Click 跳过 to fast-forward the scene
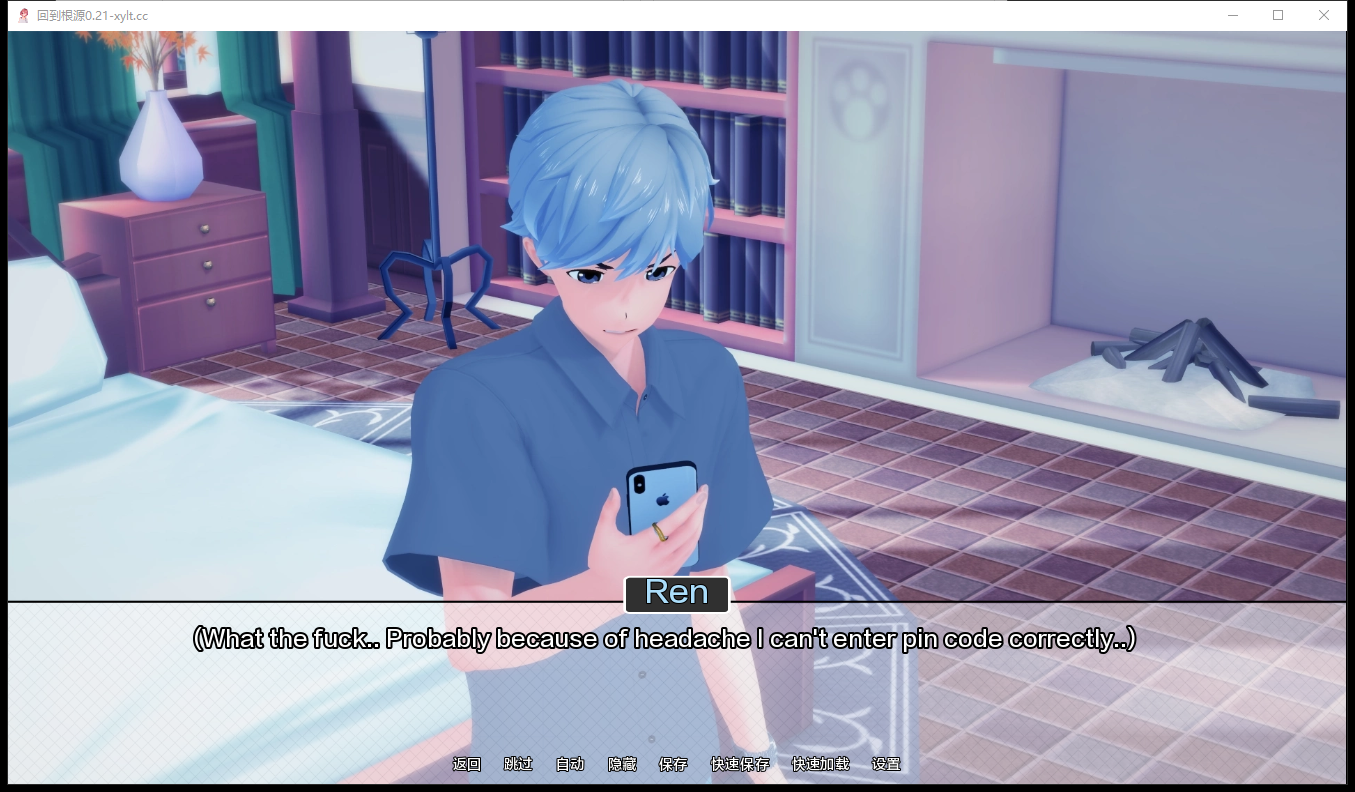Viewport: 1355px width, 792px height. (x=517, y=763)
